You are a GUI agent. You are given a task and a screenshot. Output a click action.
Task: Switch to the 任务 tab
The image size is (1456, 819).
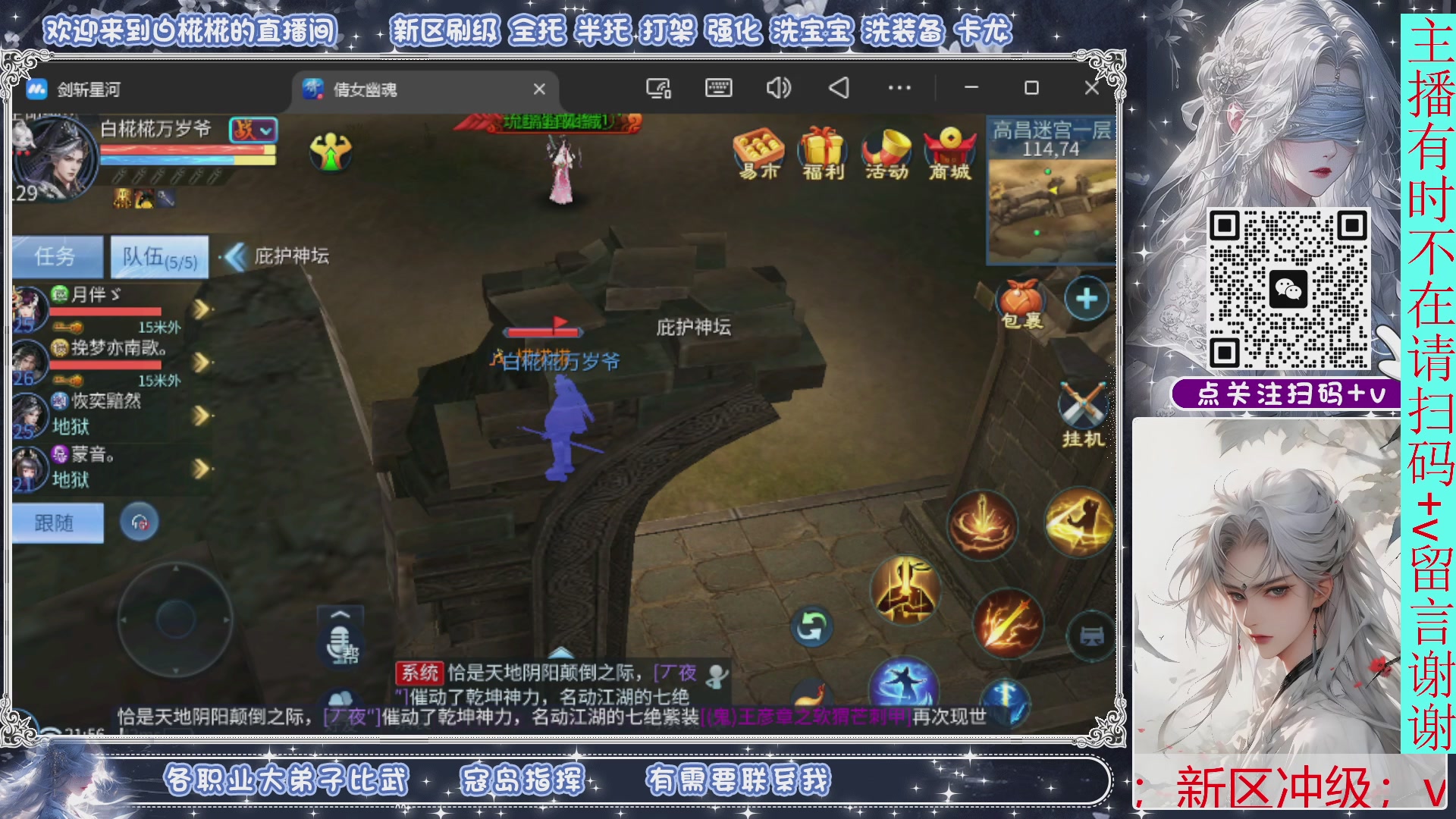[x=56, y=256]
